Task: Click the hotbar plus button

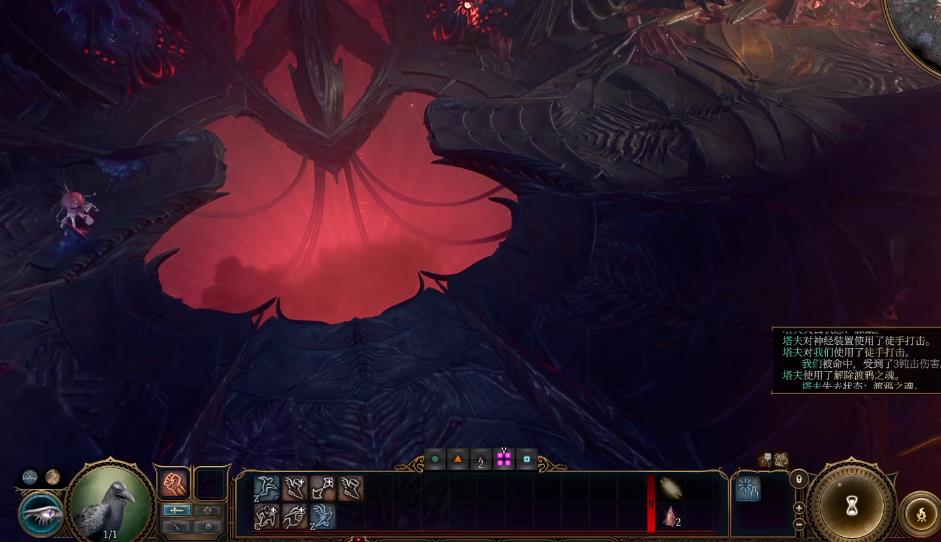Action: [x=798, y=507]
